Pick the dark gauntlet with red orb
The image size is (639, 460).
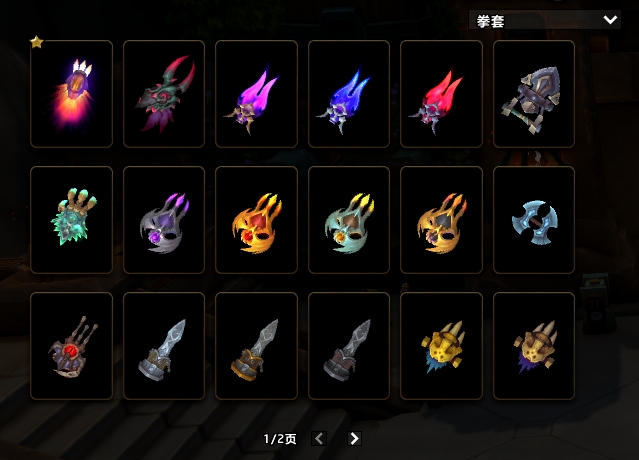[x=71, y=346]
